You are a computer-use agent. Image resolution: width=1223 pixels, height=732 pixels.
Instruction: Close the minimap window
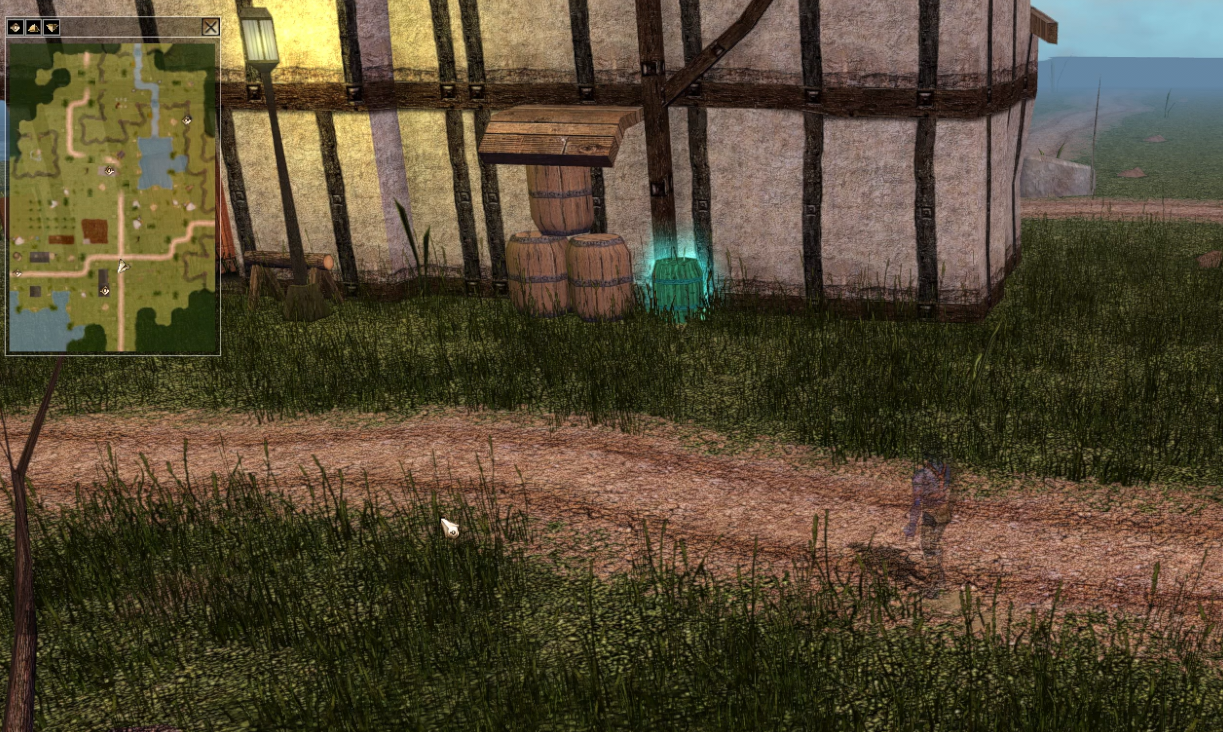(x=210, y=27)
